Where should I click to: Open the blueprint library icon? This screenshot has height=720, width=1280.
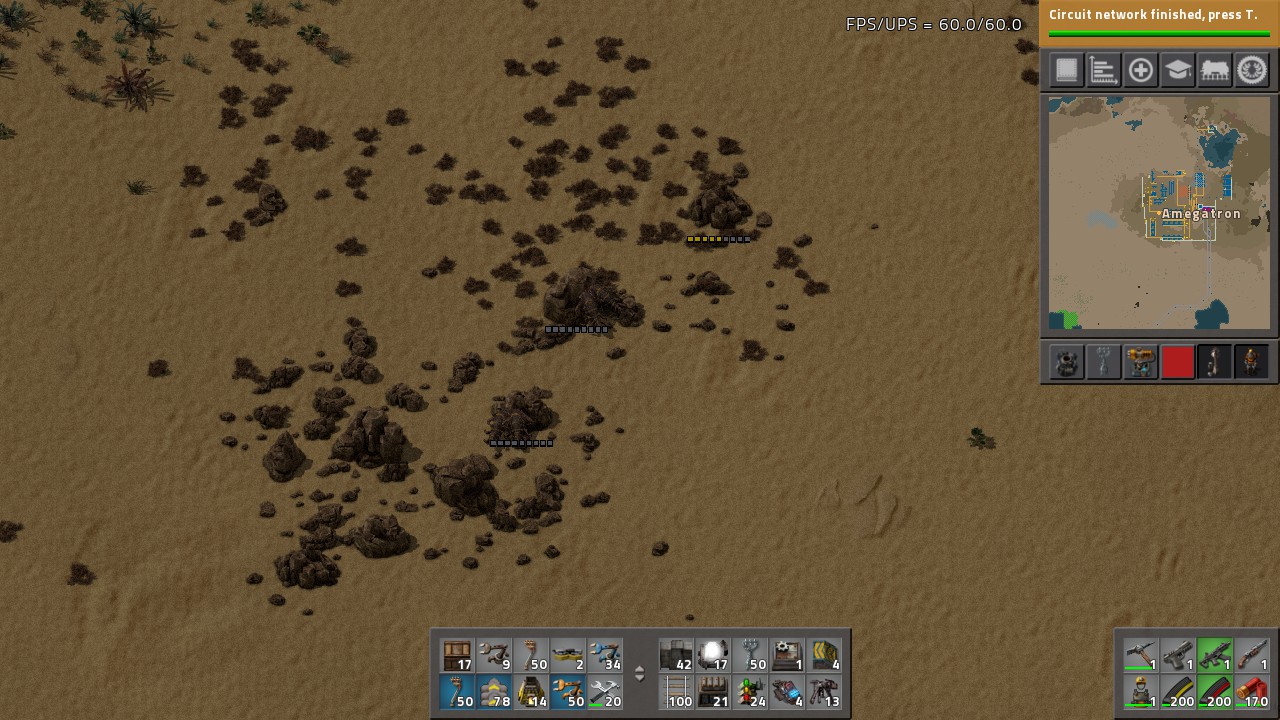tap(1066, 69)
